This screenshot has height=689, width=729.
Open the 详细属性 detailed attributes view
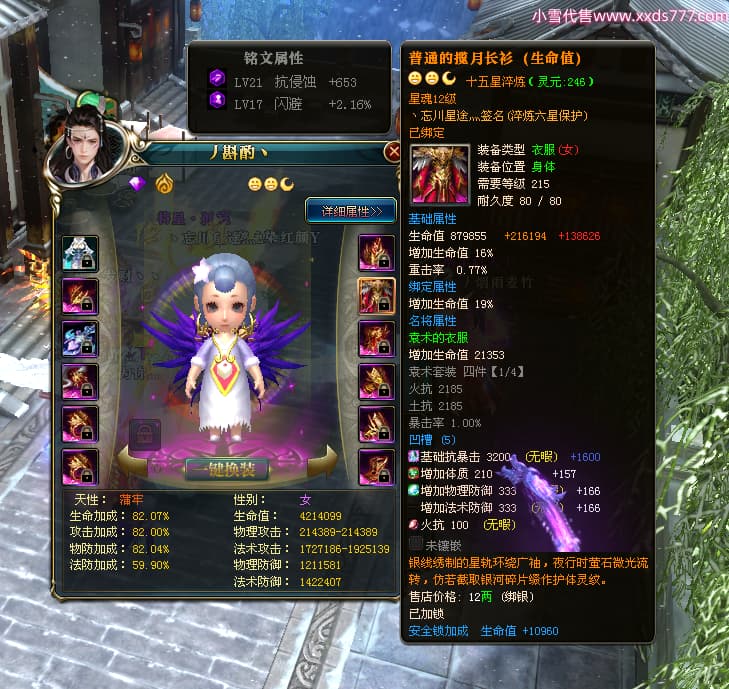(x=351, y=211)
